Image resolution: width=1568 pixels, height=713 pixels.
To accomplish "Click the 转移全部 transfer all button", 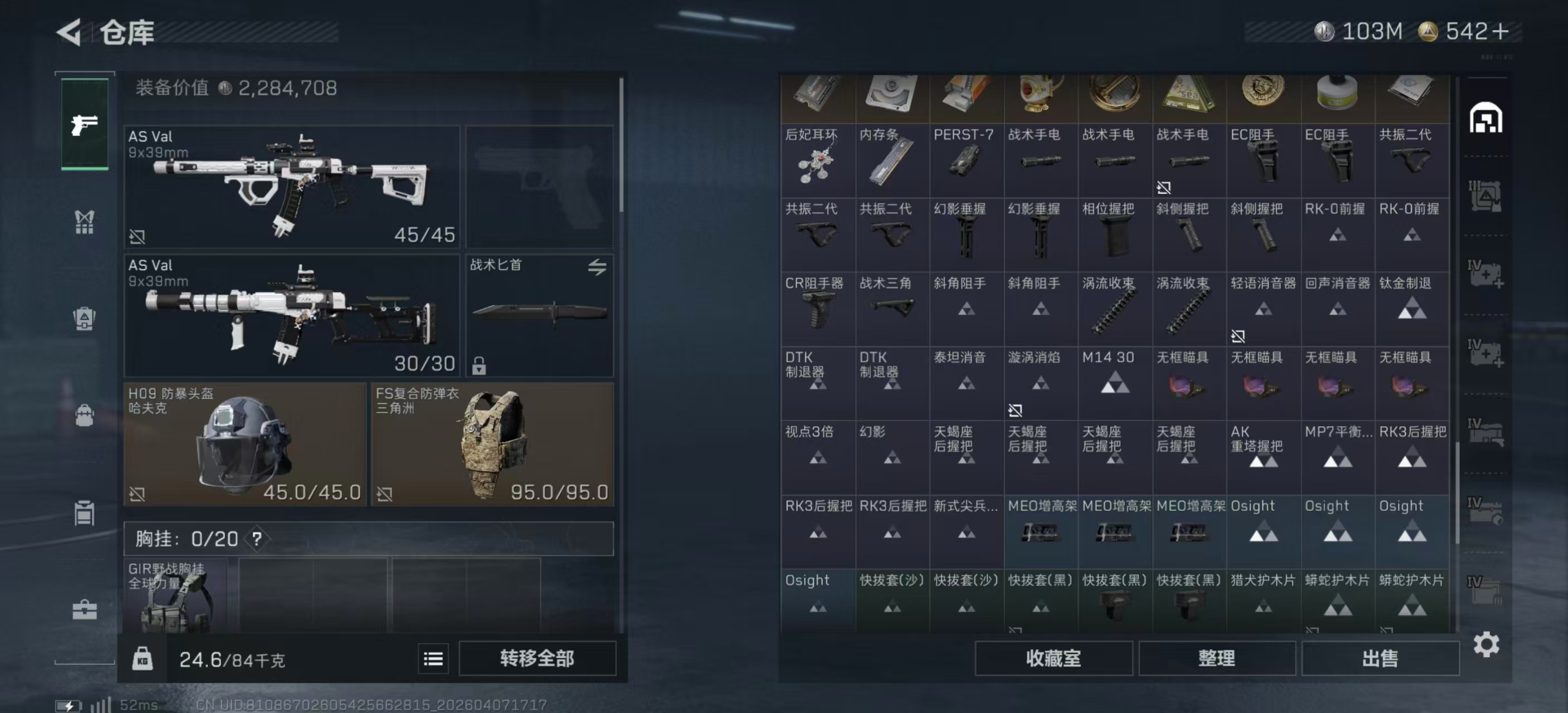I will click(537, 658).
